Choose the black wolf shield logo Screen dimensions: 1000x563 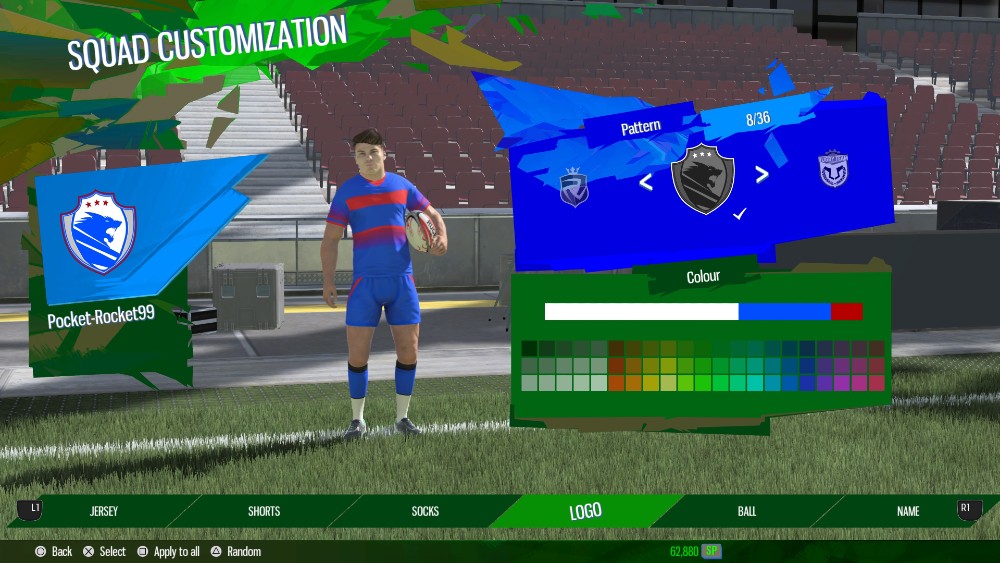tap(703, 179)
